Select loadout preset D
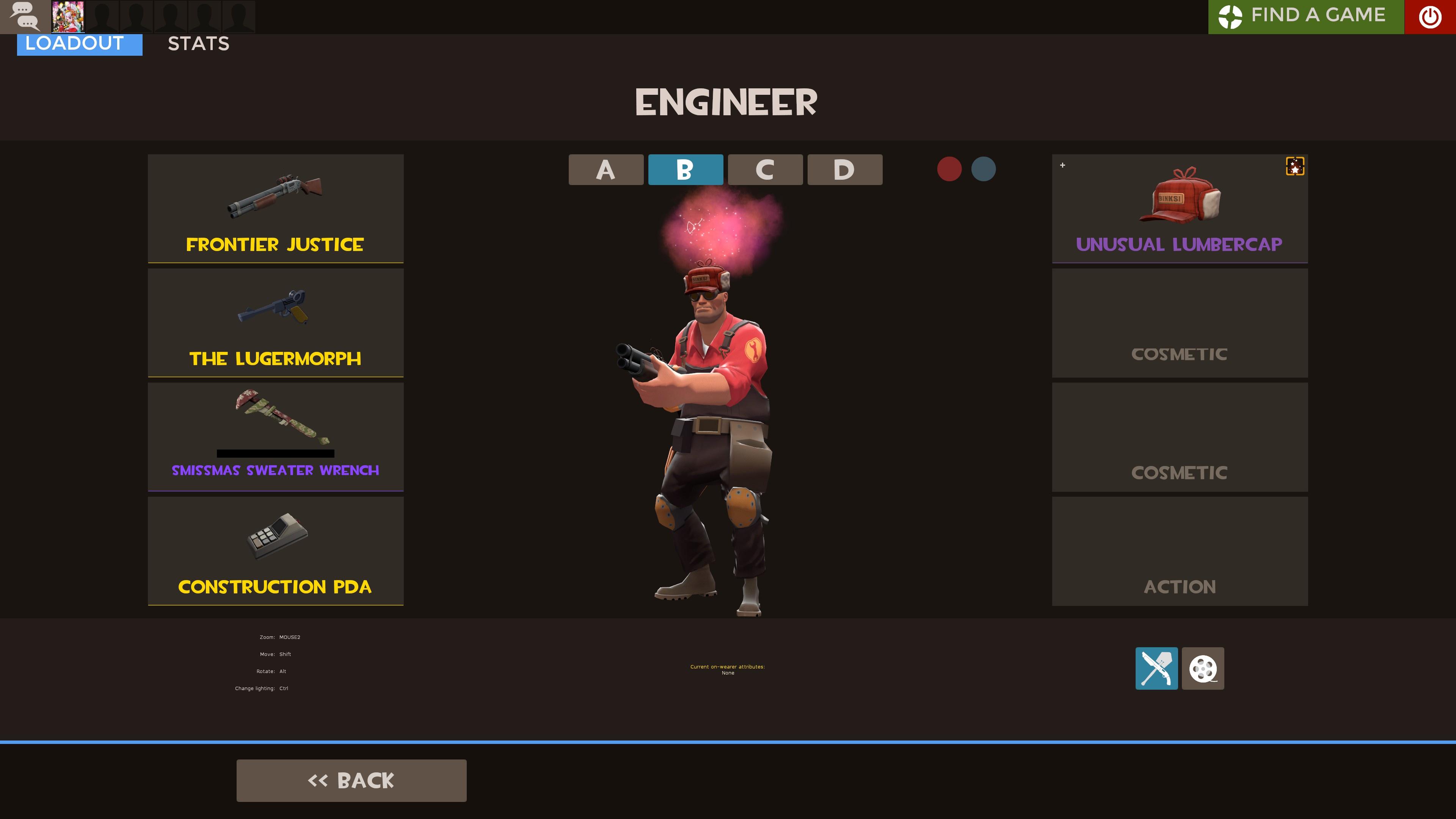The width and height of the screenshot is (1456, 819). click(844, 169)
